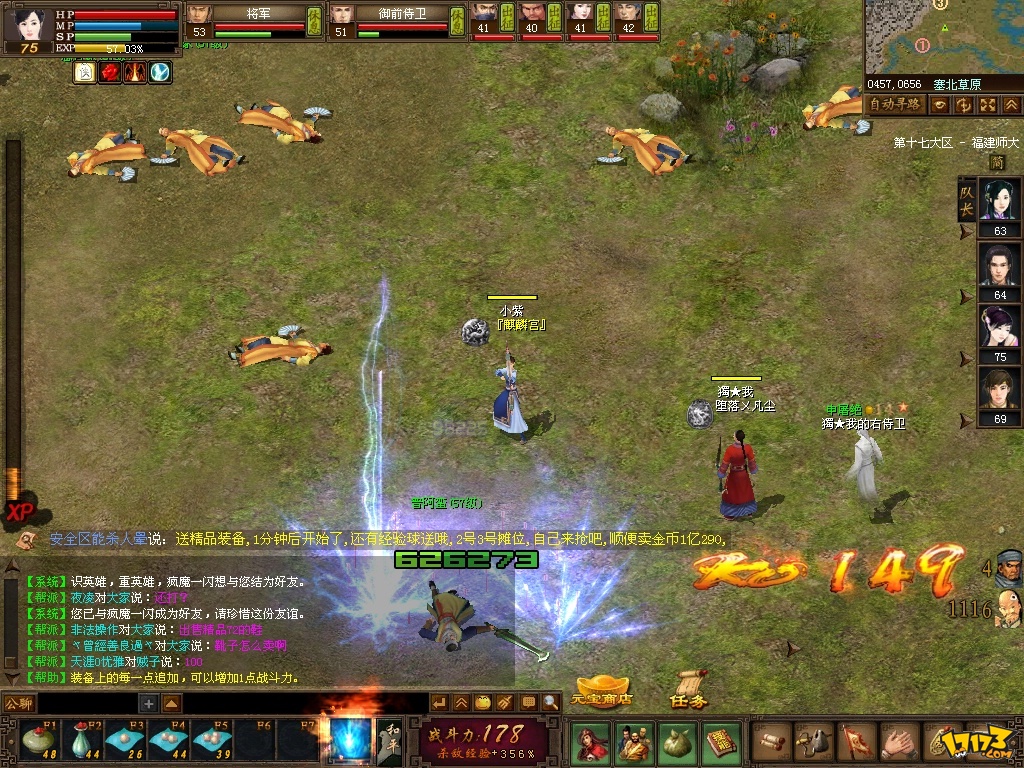This screenshot has height=768, width=1024.
Task: Click the 自动寻路 auto-pathfinding button
Action: coord(894,104)
